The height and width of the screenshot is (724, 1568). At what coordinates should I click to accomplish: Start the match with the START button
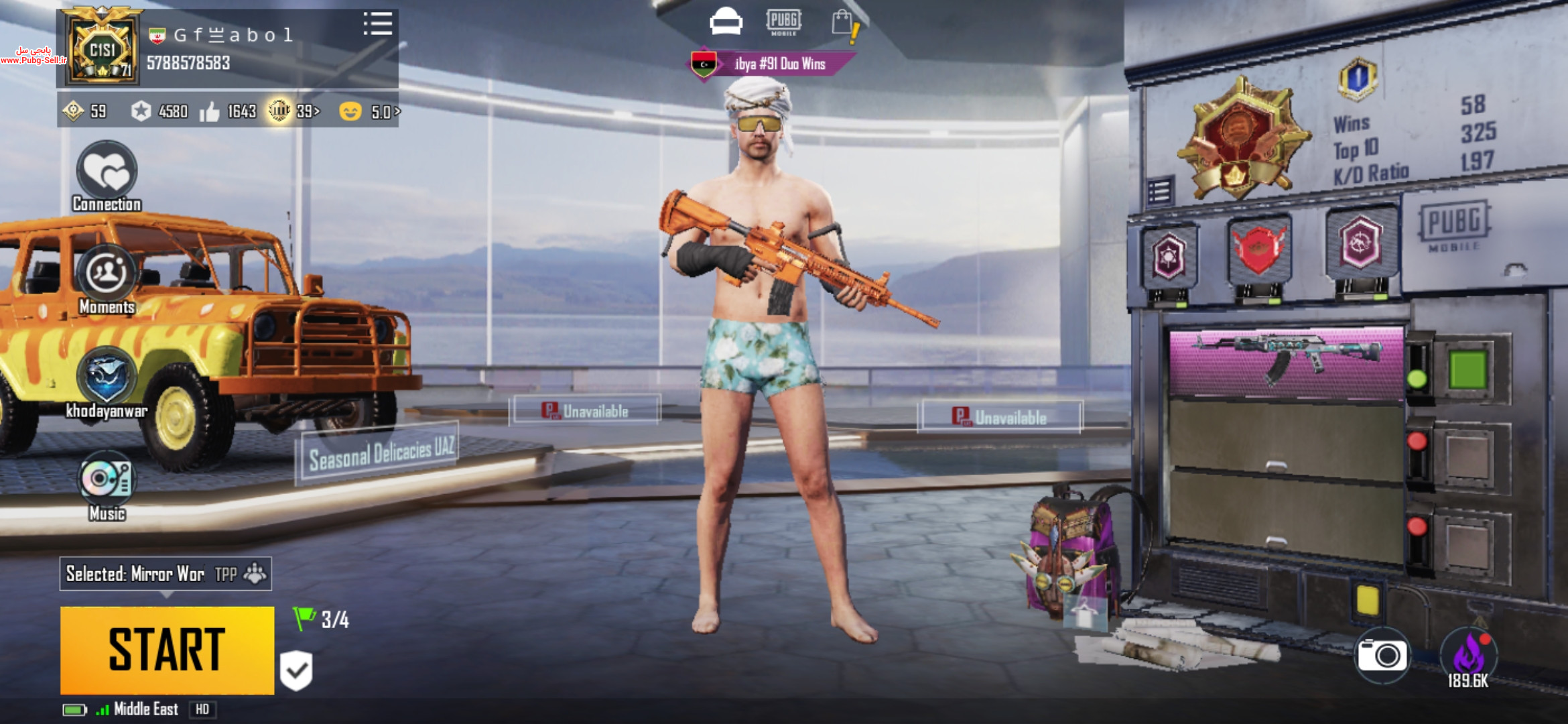[x=167, y=650]
